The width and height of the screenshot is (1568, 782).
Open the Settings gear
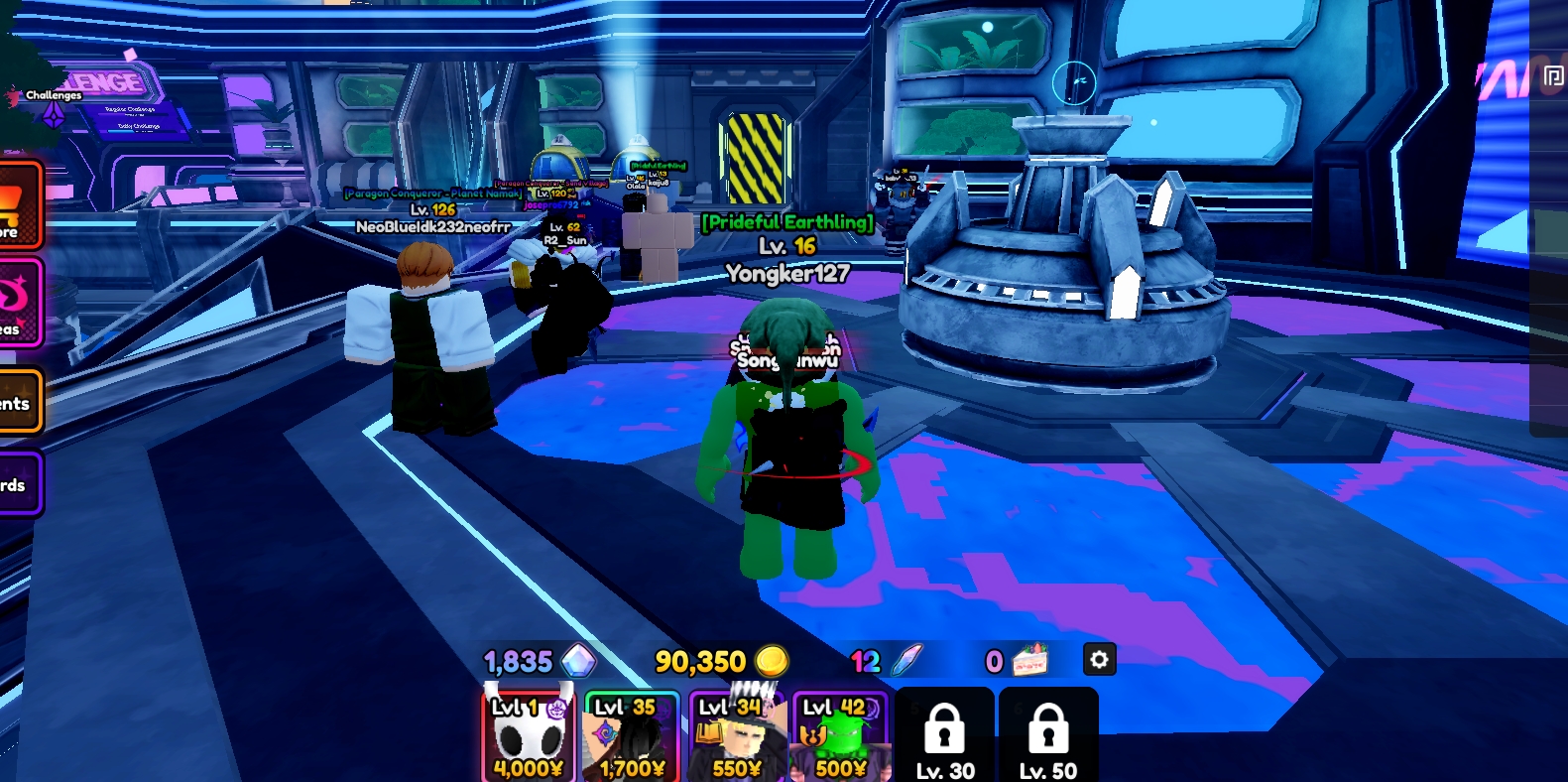tap(1100, 660)
